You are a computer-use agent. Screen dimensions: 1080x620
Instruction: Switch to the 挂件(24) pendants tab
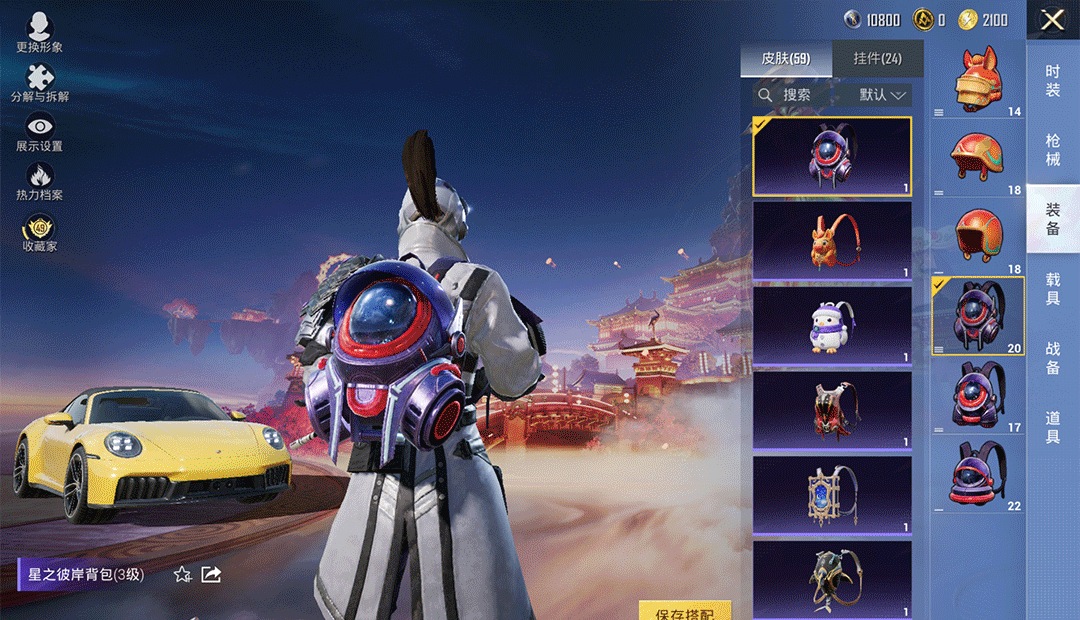click(877, 59)
